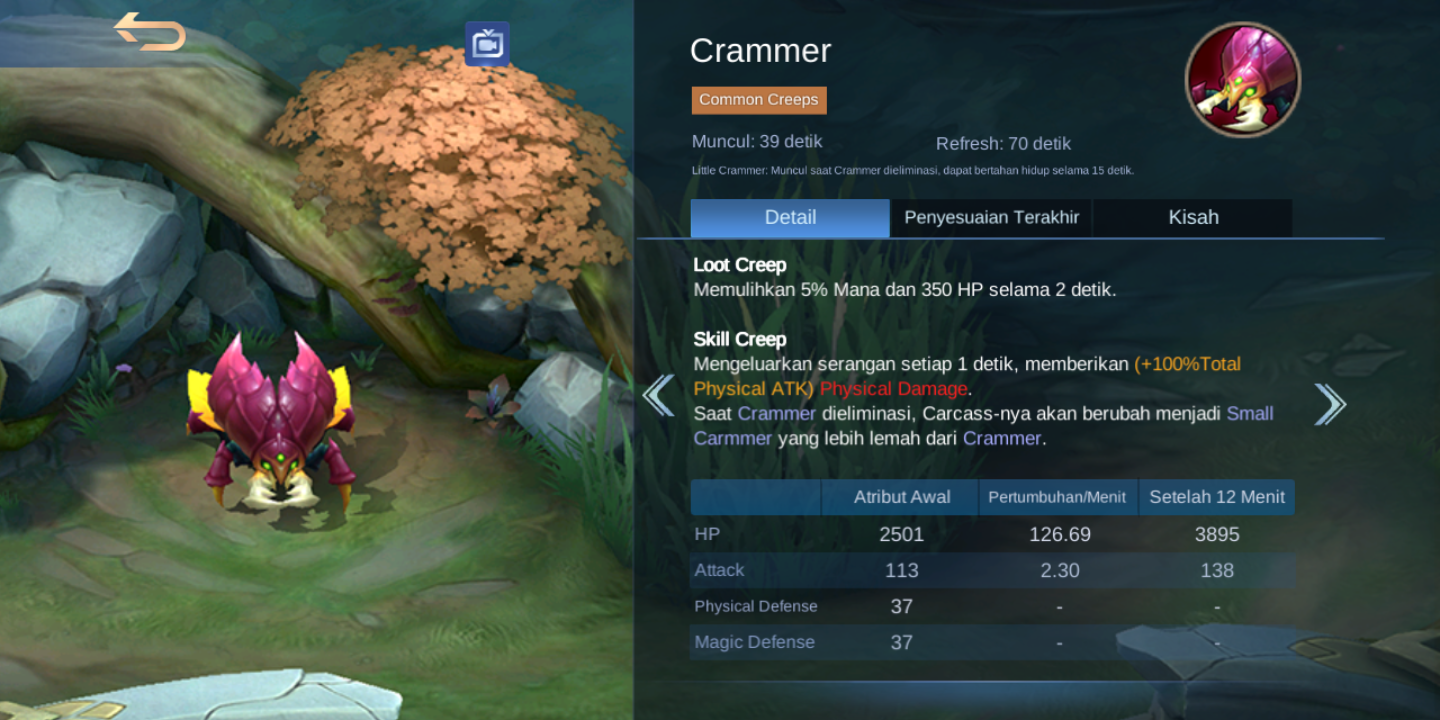Viewport: 1440px width, 720px height.
Task: Select the Crammer portrait thumbnail
Action: pyautogui.click(x=1242, y=79)
